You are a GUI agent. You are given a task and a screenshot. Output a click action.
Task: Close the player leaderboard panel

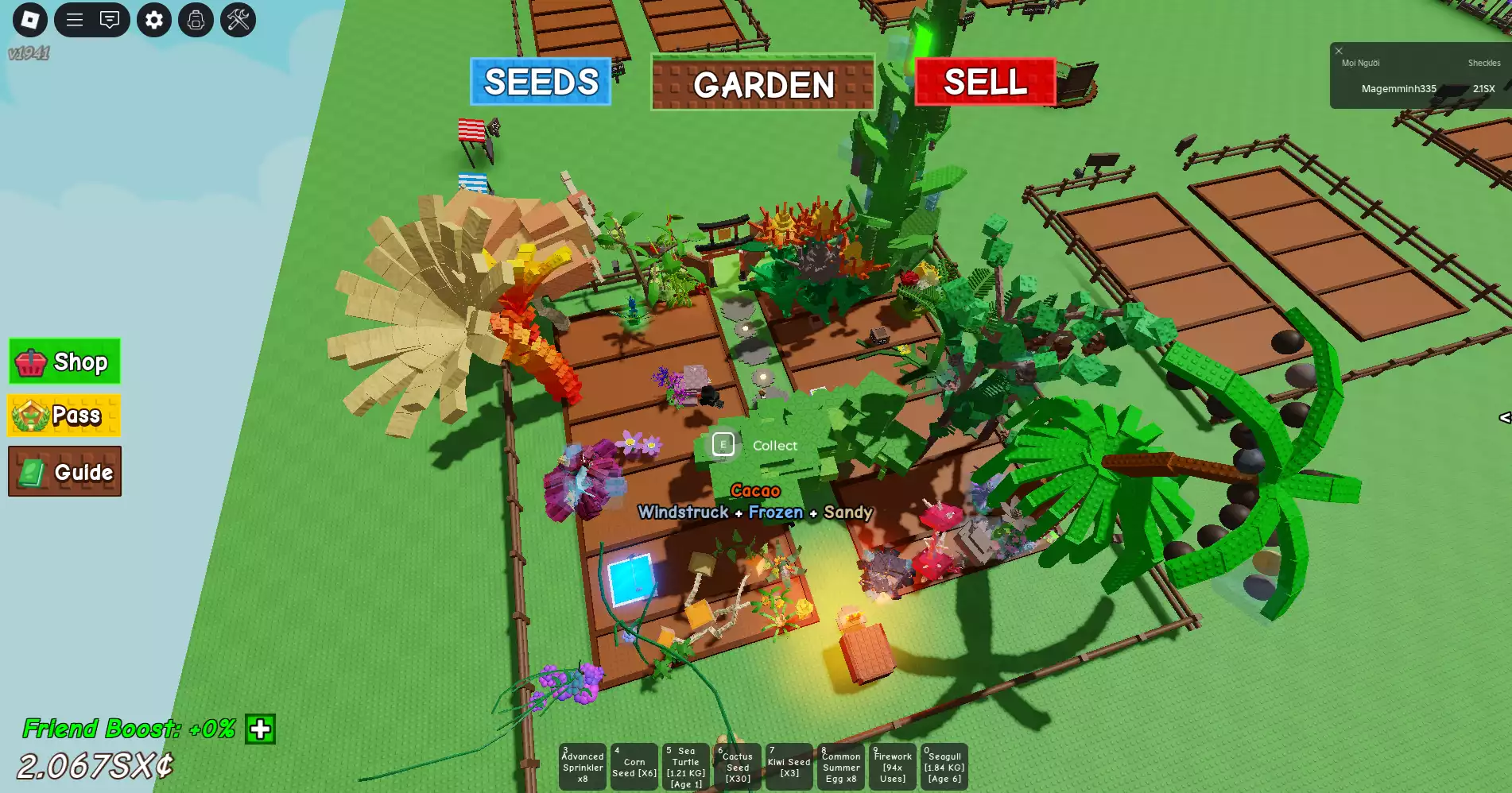[1339, 51]
